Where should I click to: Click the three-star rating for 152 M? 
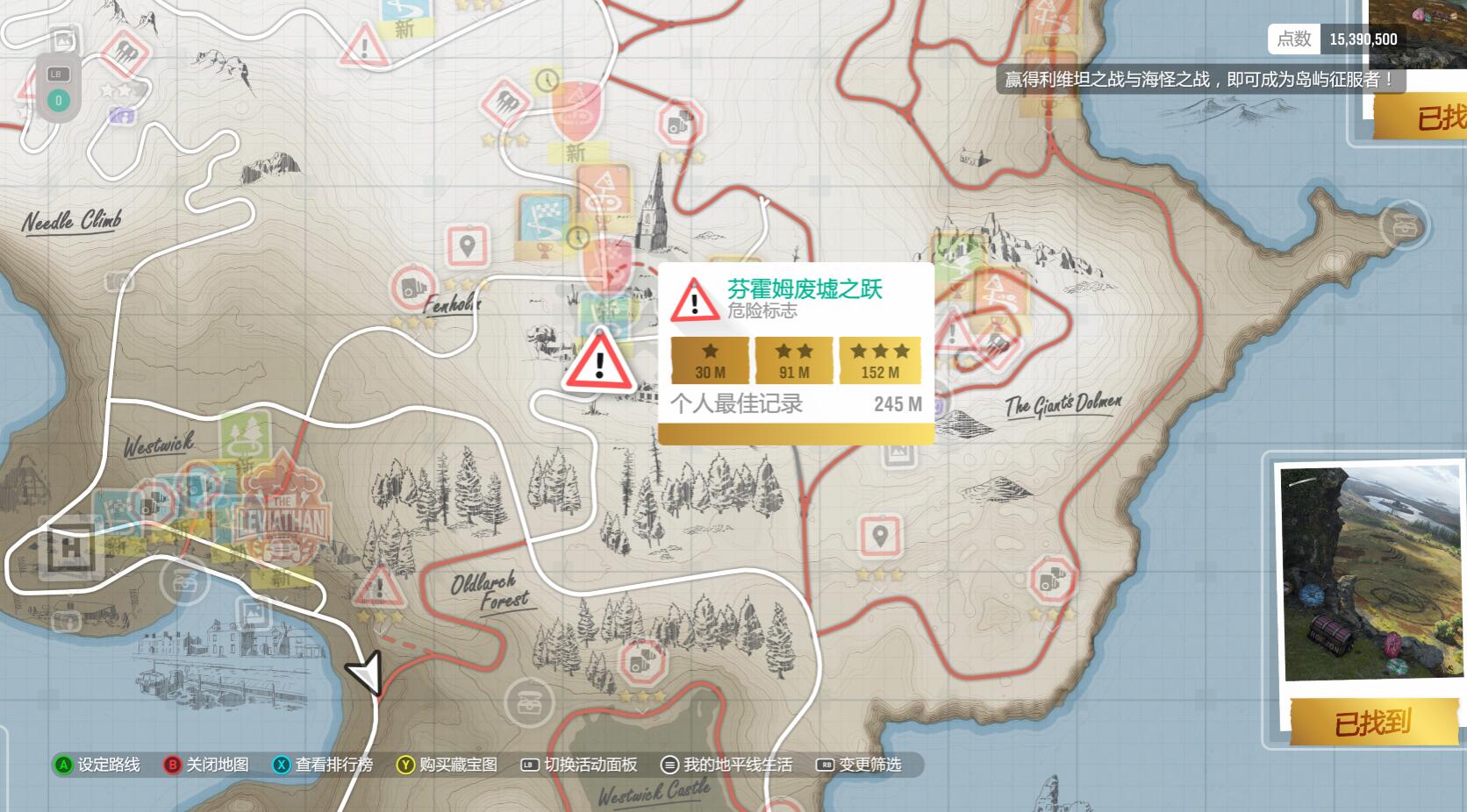coord(878,351)
